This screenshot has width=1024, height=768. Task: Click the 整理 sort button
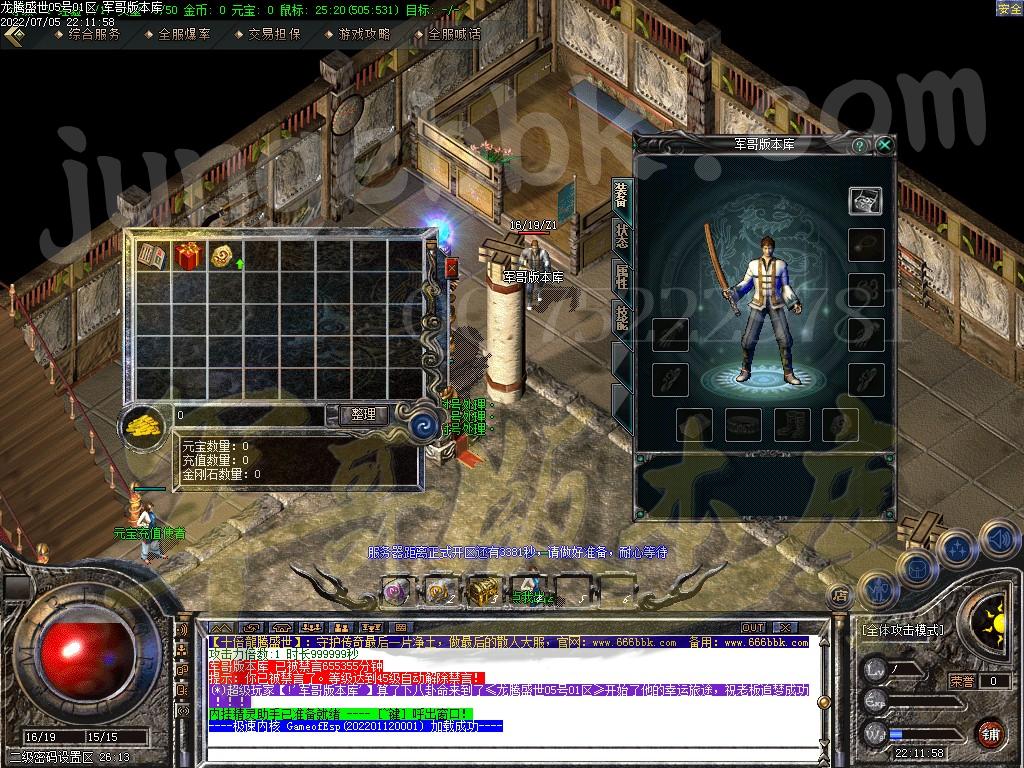362,414
